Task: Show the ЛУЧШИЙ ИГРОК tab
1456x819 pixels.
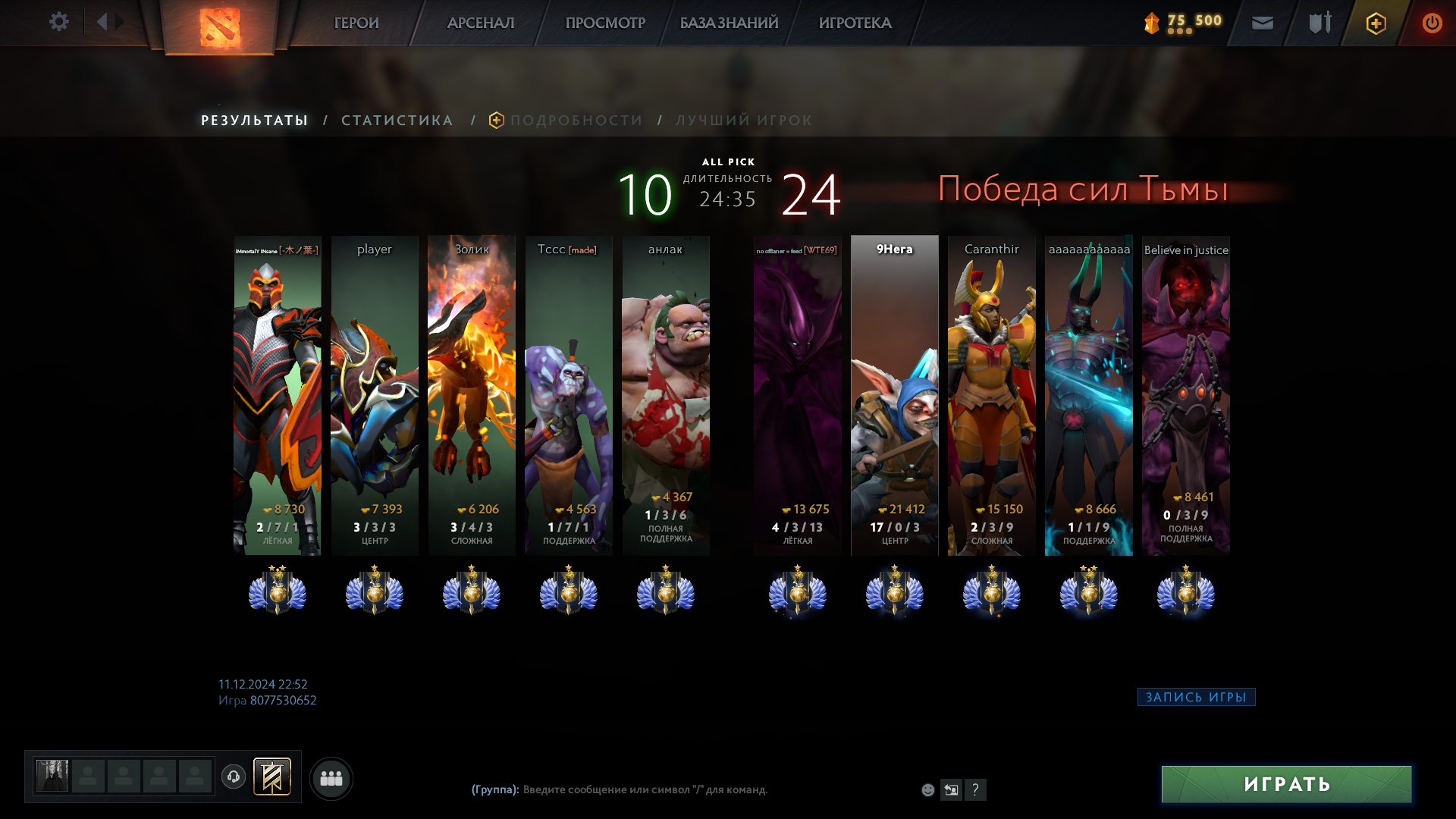Action: pyautogui.click(x=744, y=121)
